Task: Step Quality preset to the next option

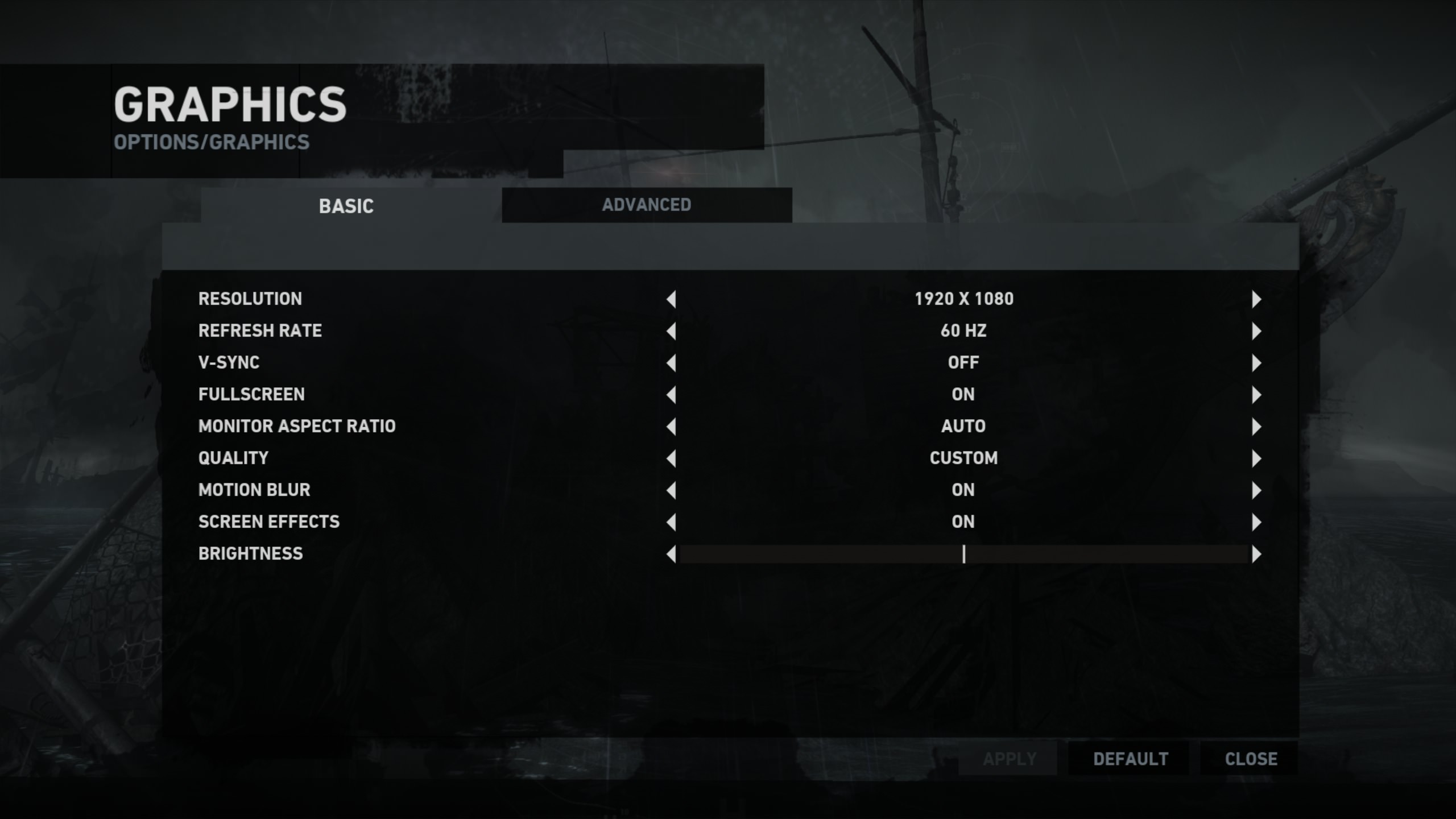Action: coord(1256,458)
